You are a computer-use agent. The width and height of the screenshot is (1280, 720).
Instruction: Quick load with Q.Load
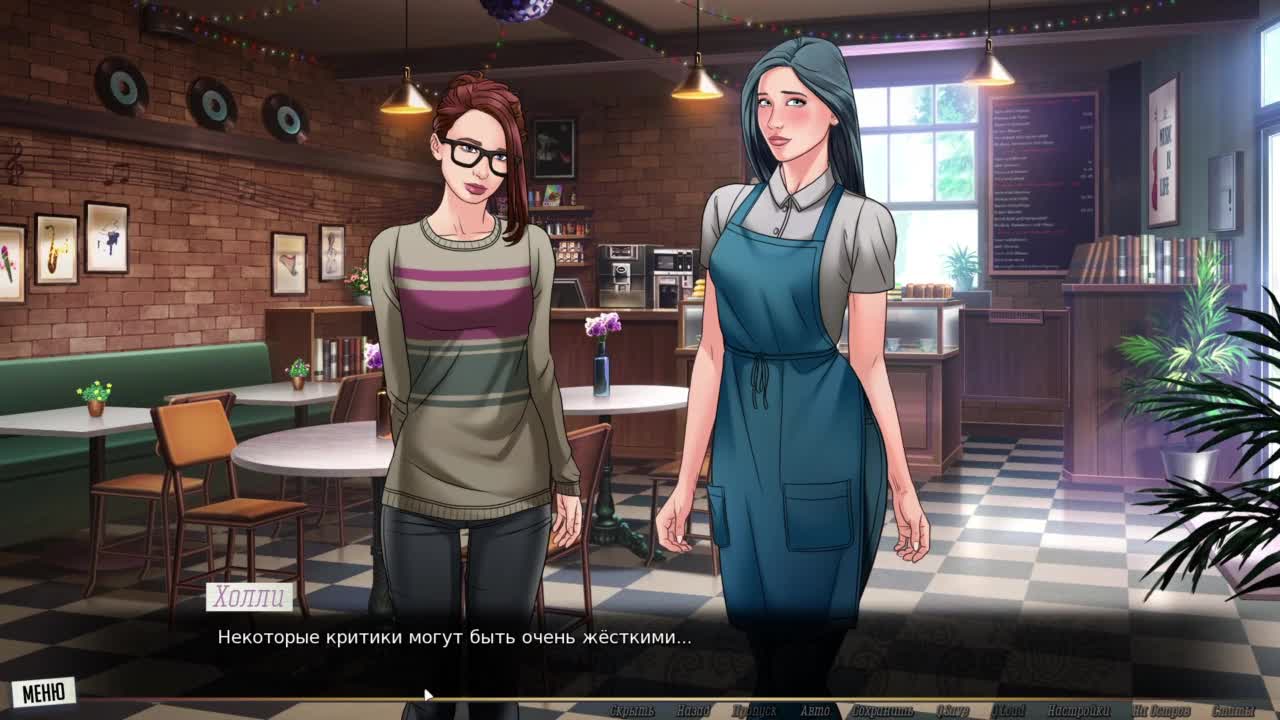pyautogui.click(x=1008, y=711)
